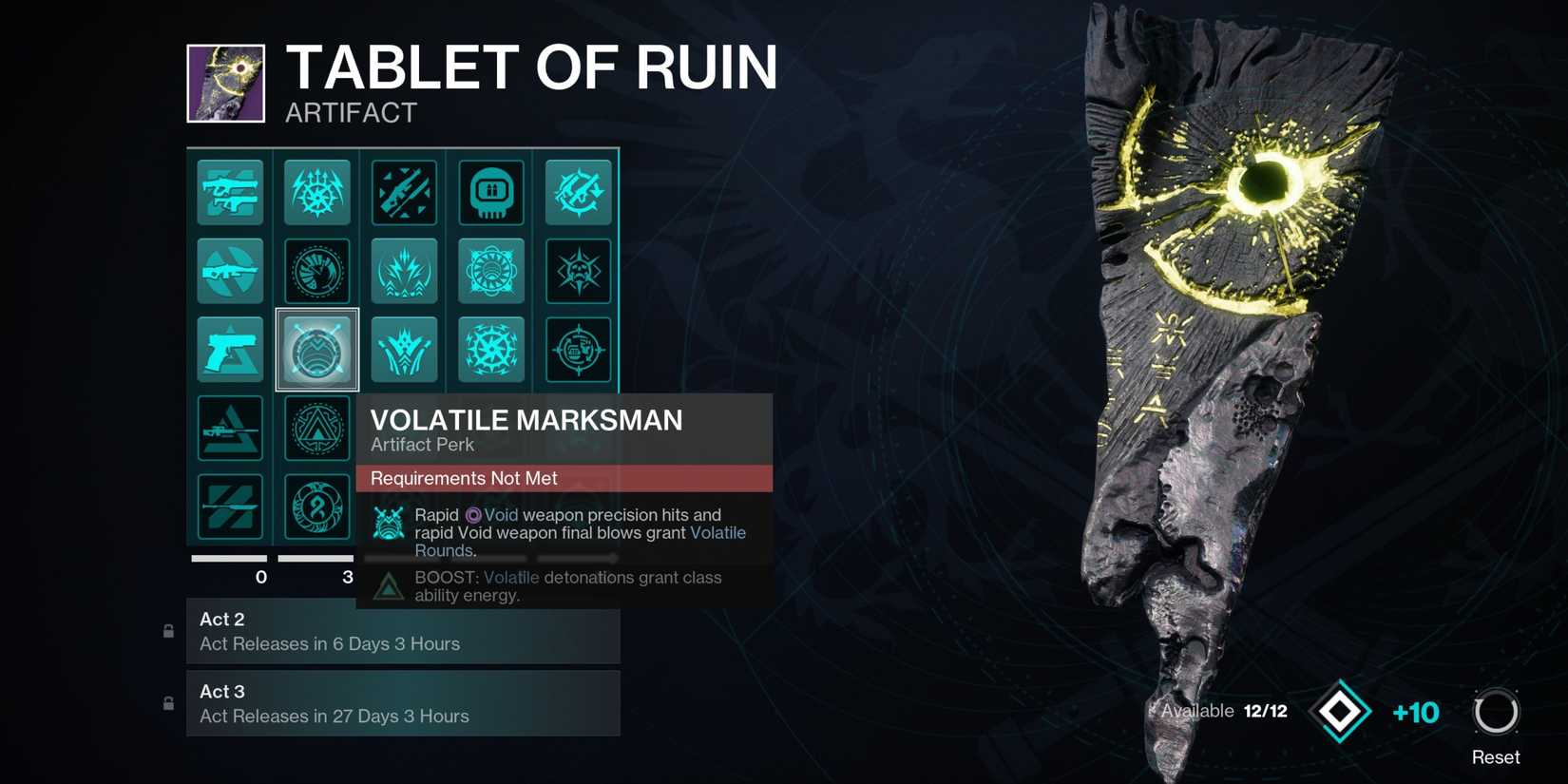
Task: Unlock the sniper marksman perk in the fourth row
Action: [230, 428]
